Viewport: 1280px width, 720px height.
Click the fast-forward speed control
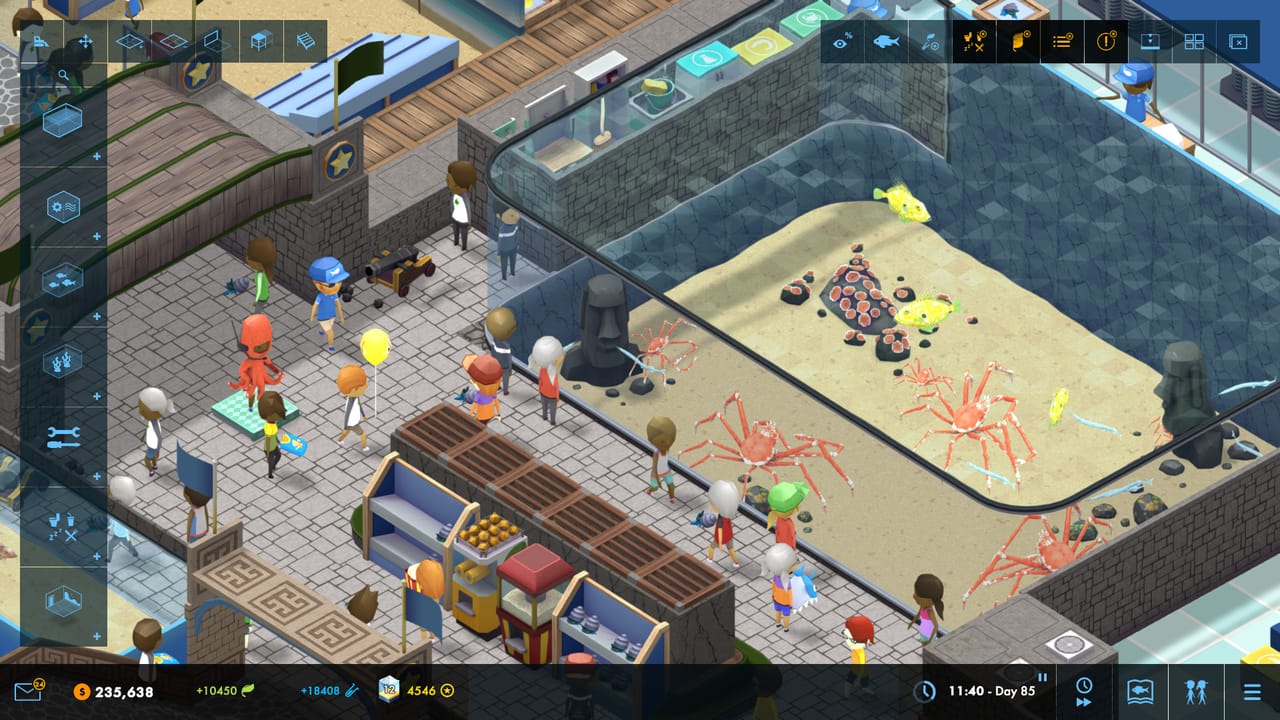(1082, 702)
